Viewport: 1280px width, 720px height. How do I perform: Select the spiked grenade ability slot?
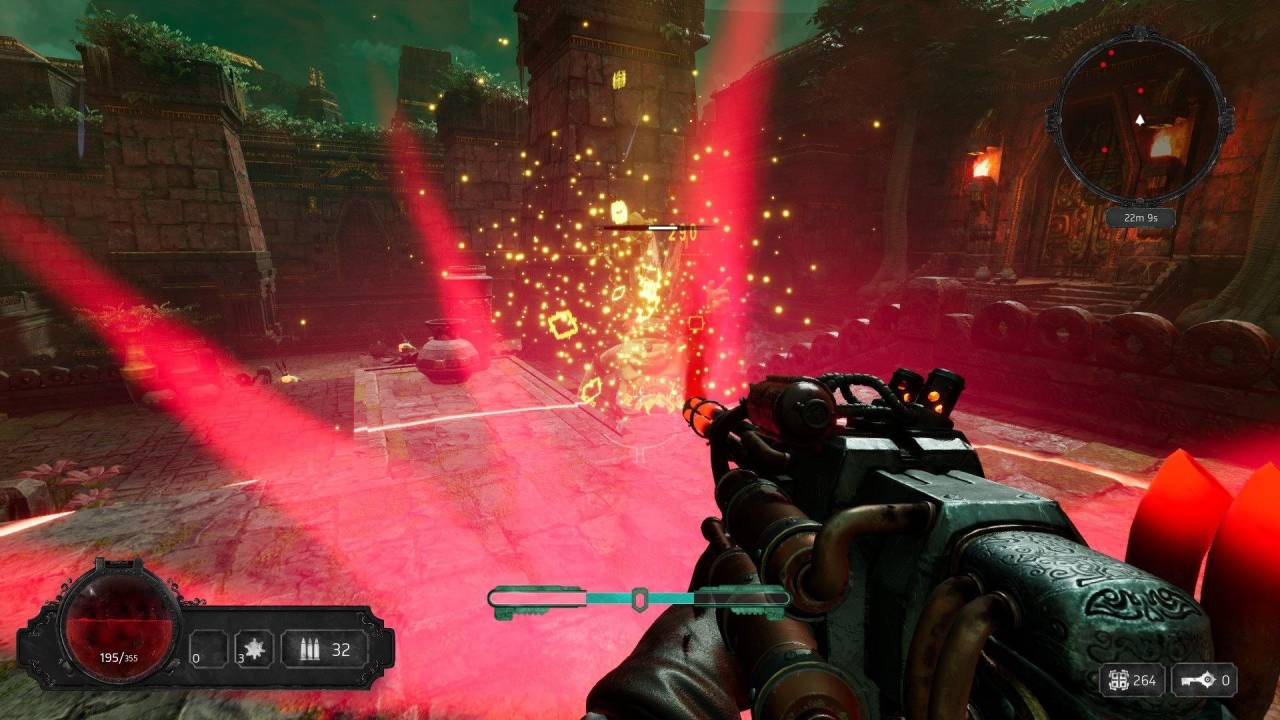click(256, 651)
